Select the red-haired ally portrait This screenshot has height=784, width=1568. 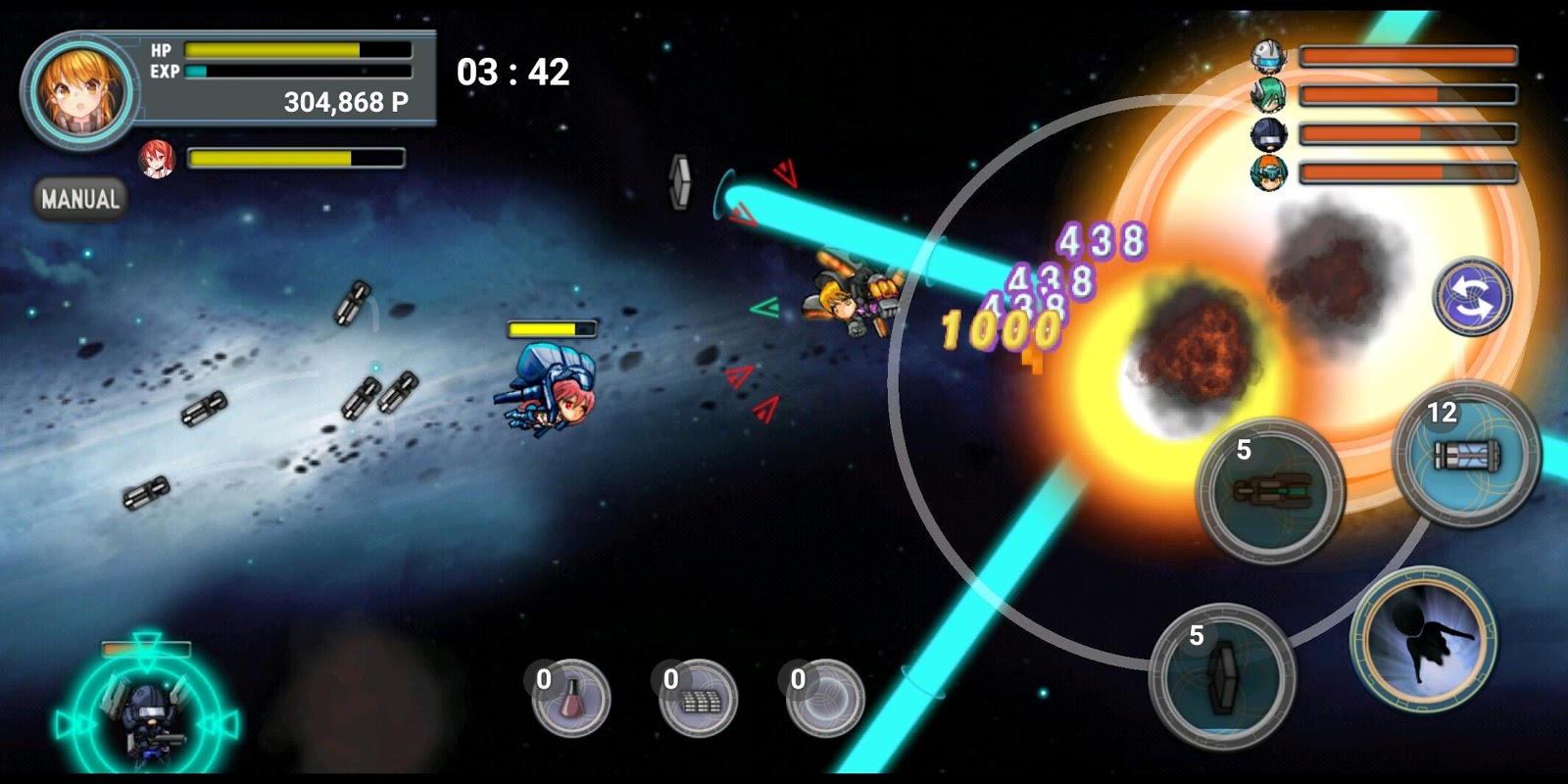157,159
